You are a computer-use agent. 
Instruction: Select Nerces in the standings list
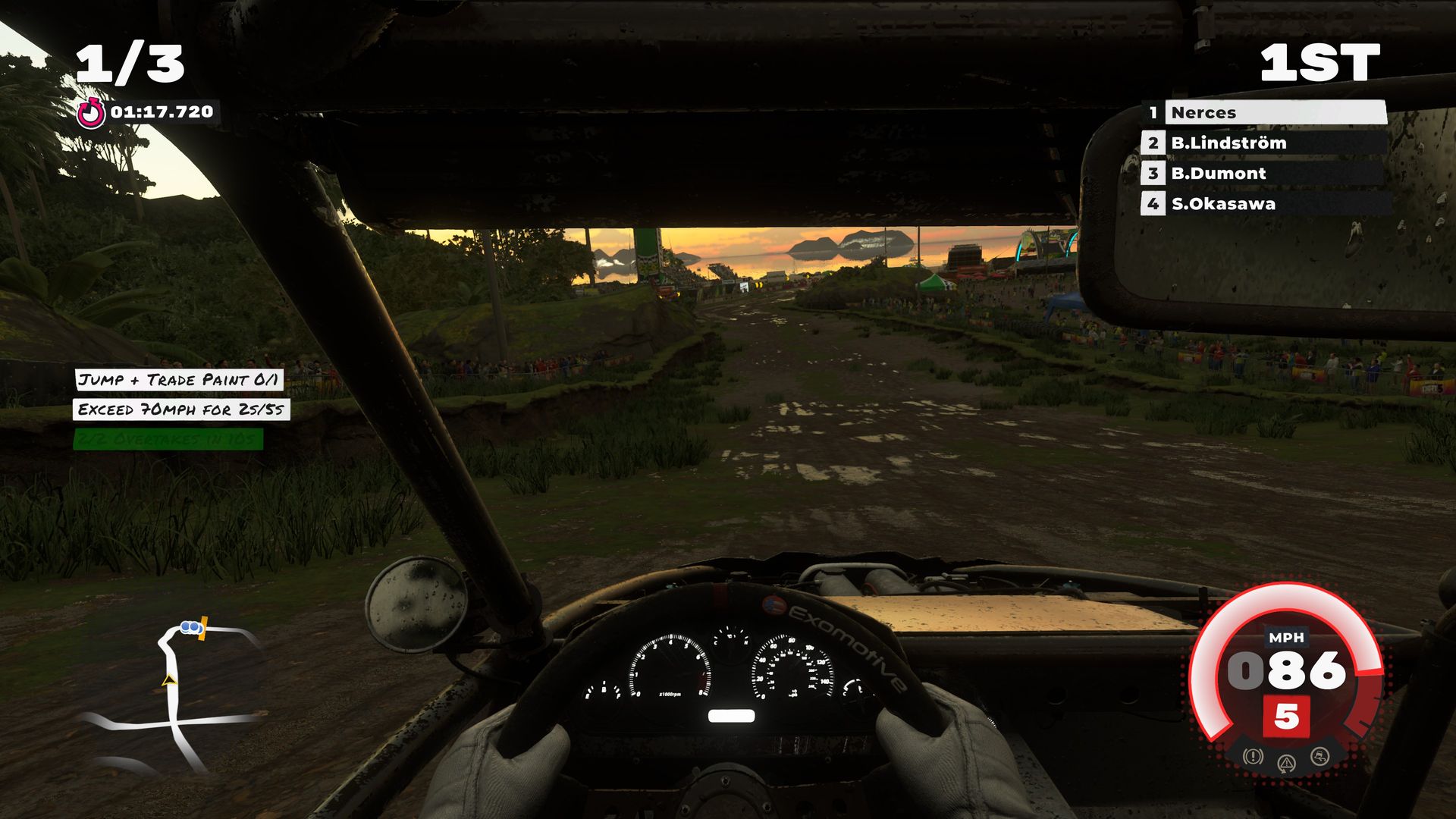1264,112
